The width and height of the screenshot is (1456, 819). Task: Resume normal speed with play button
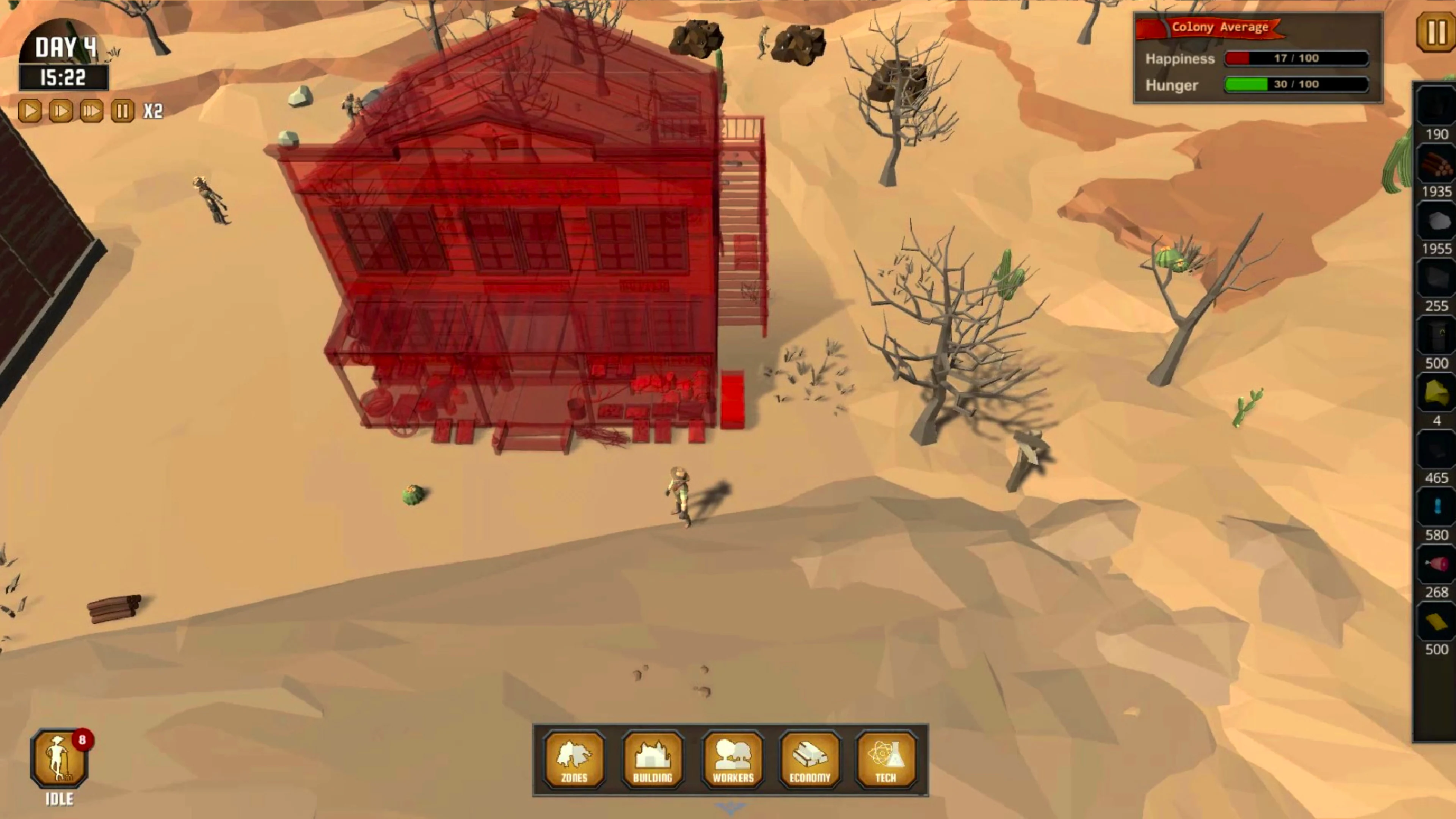click(31, 111)
